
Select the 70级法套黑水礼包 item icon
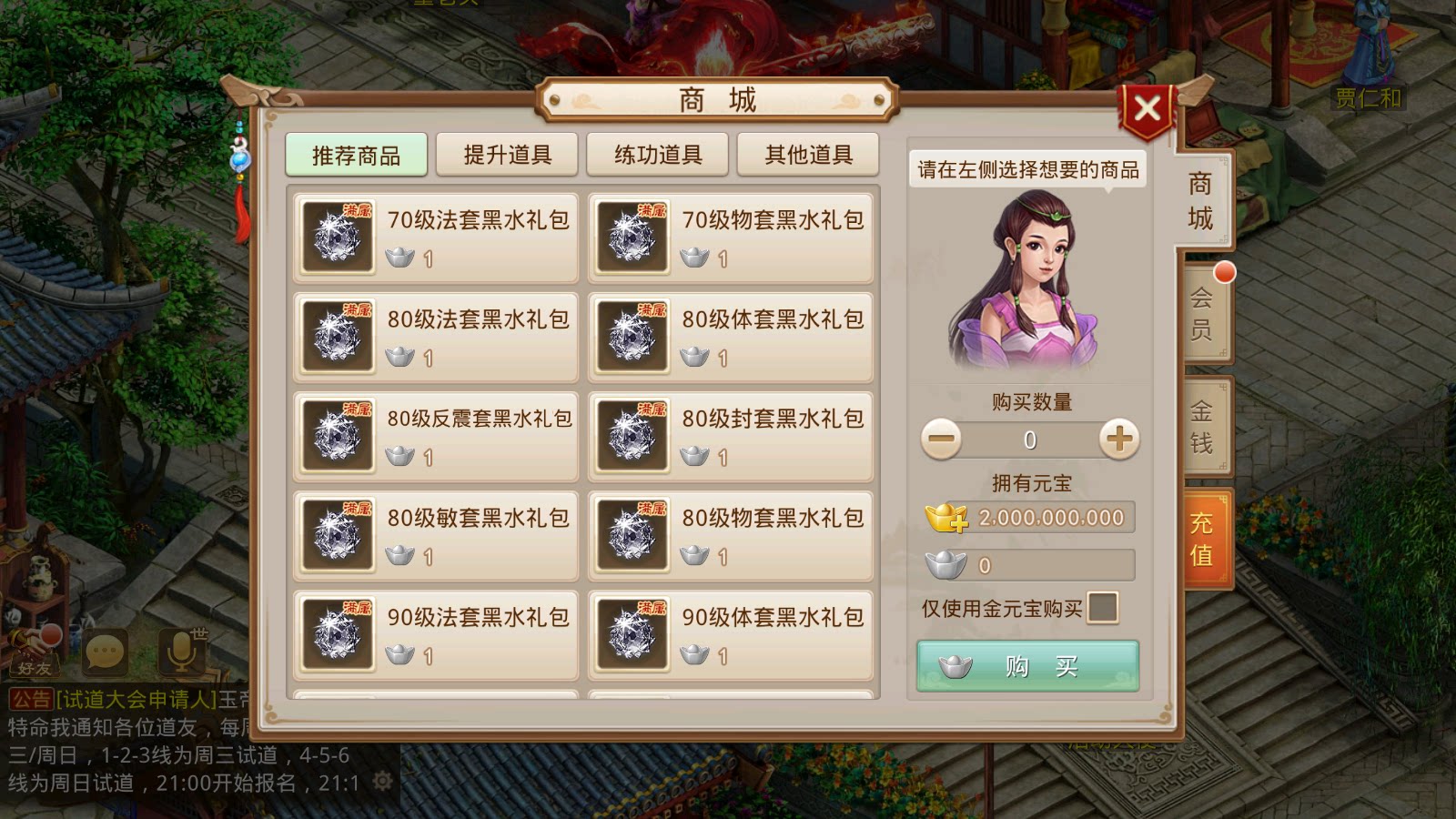(x=337, y=238)
